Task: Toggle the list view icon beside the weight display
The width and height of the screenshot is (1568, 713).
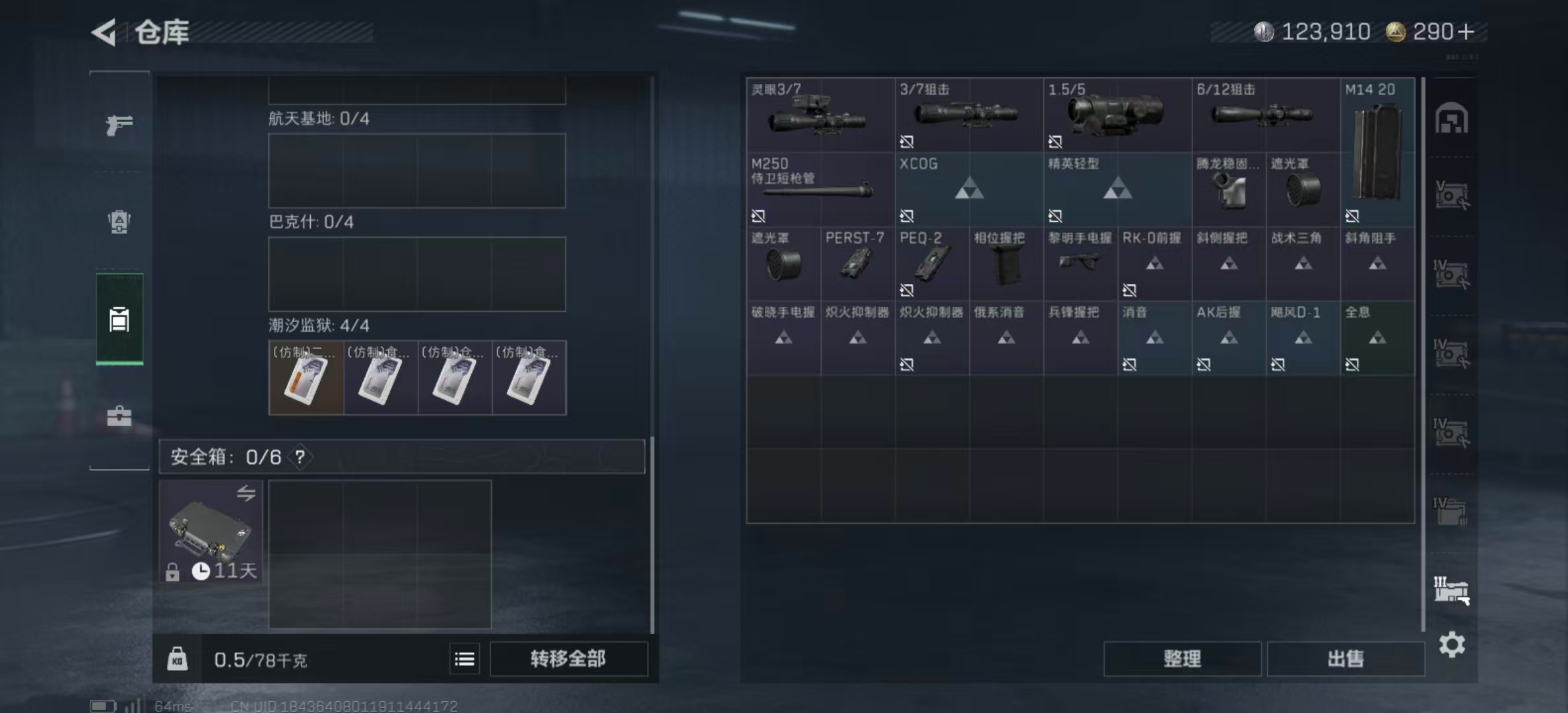Action: click(x=464, y=659)
